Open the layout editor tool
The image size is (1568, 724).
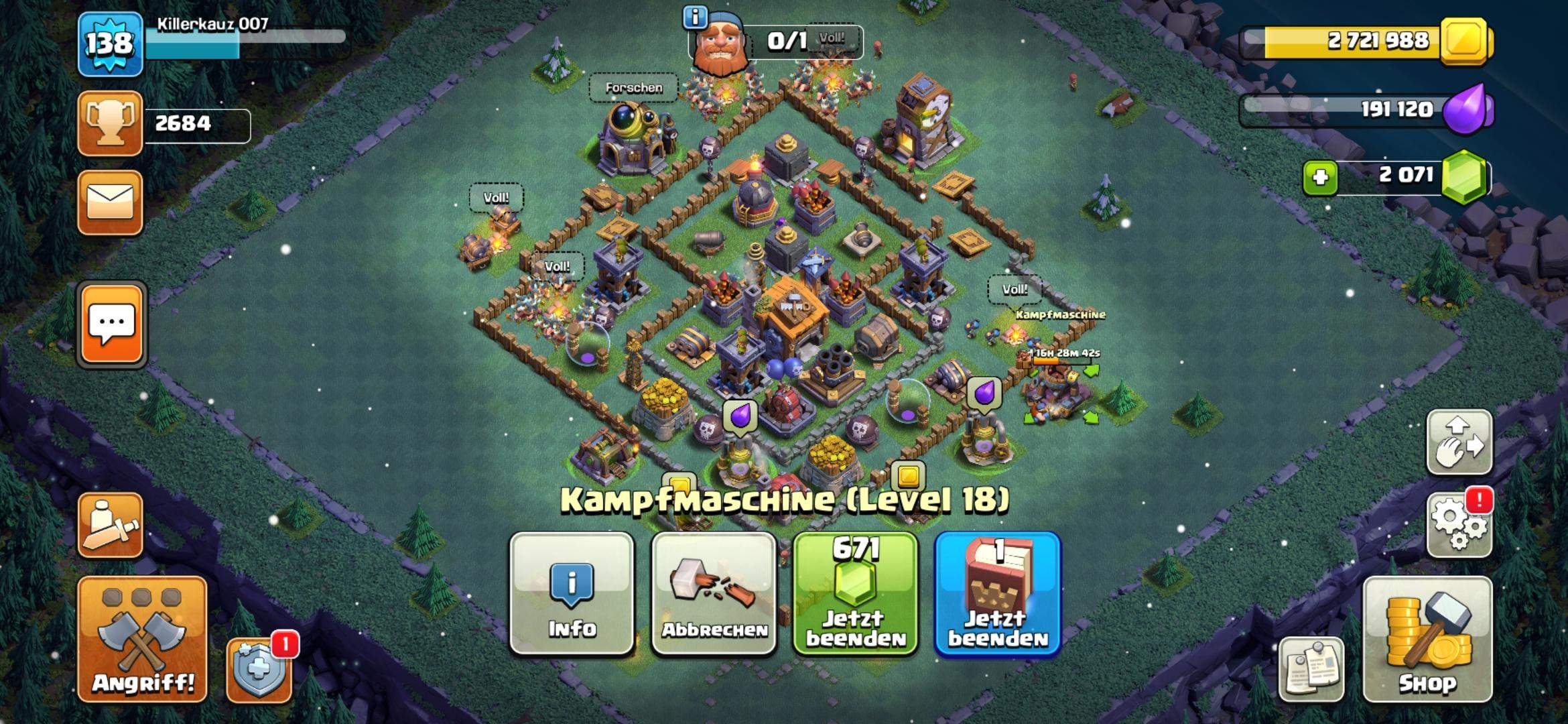click(x=1459, y=442)
